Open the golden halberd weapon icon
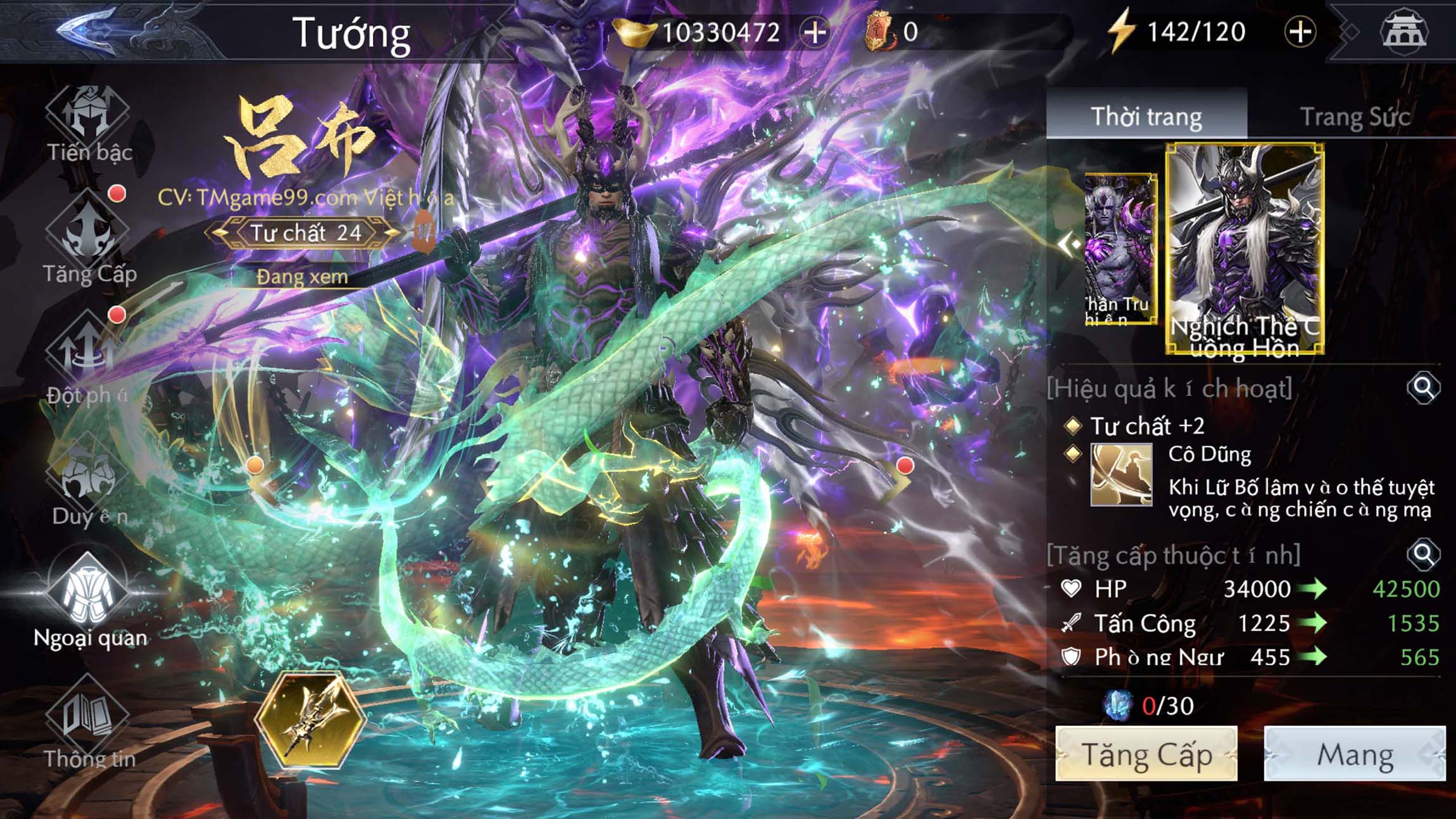Viewport: 1456px width, 819px height. [x=310, y=720]
